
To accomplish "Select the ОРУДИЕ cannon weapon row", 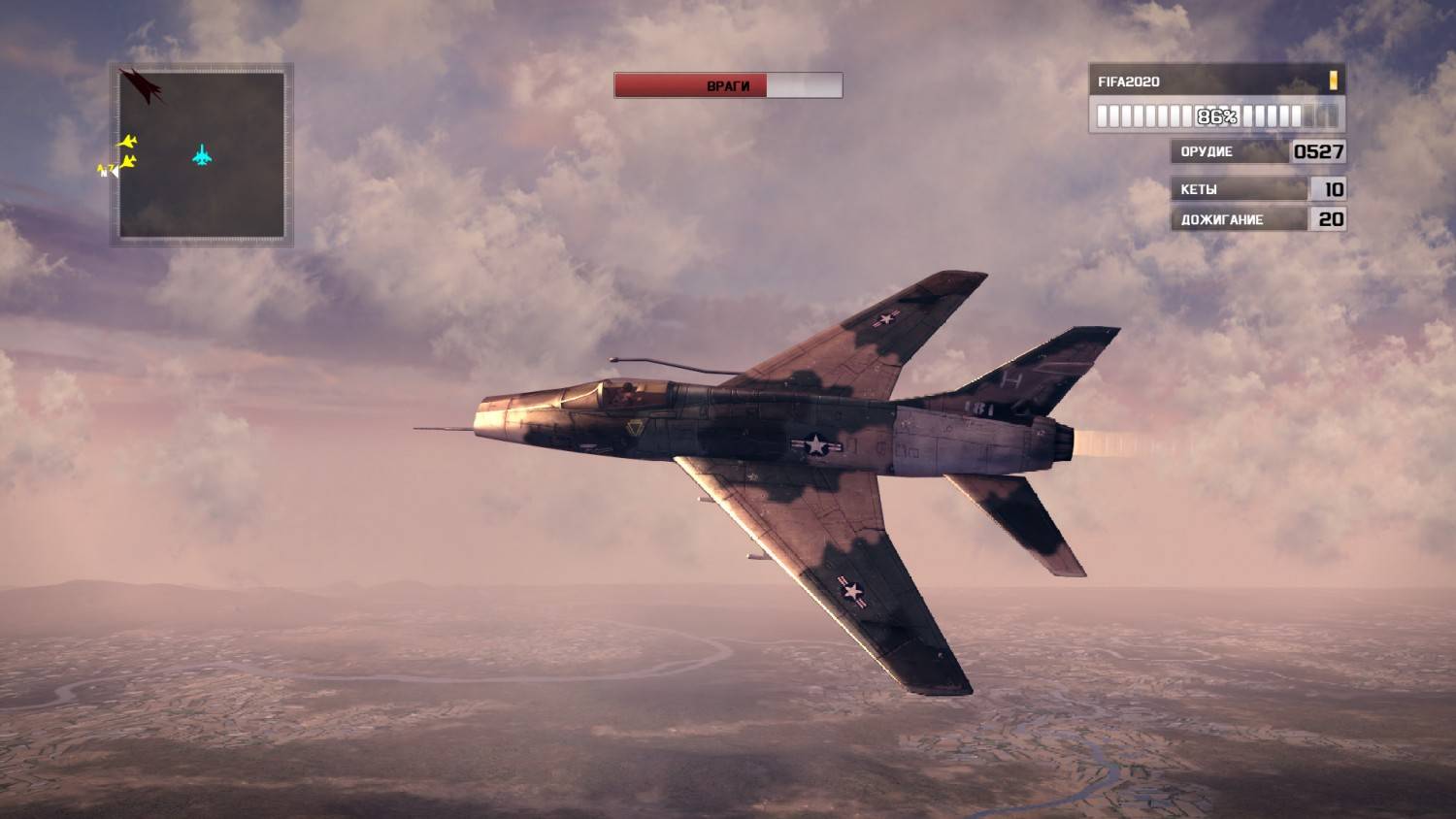I will pyautogui.click(x=1258, y=151).
